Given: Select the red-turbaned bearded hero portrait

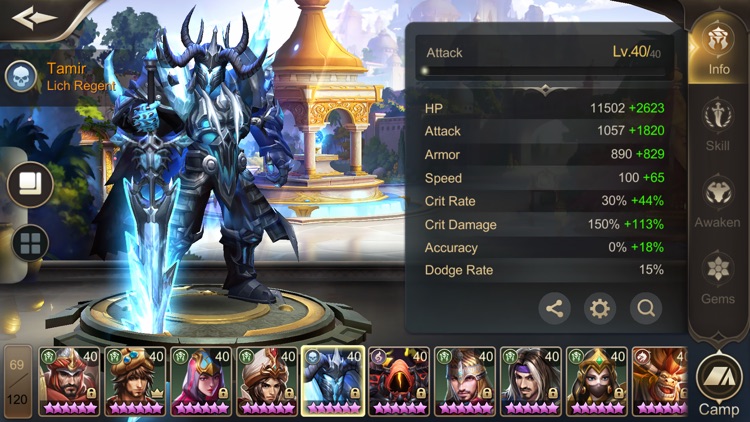Looking at the screenshot, I should click(69, 381).
